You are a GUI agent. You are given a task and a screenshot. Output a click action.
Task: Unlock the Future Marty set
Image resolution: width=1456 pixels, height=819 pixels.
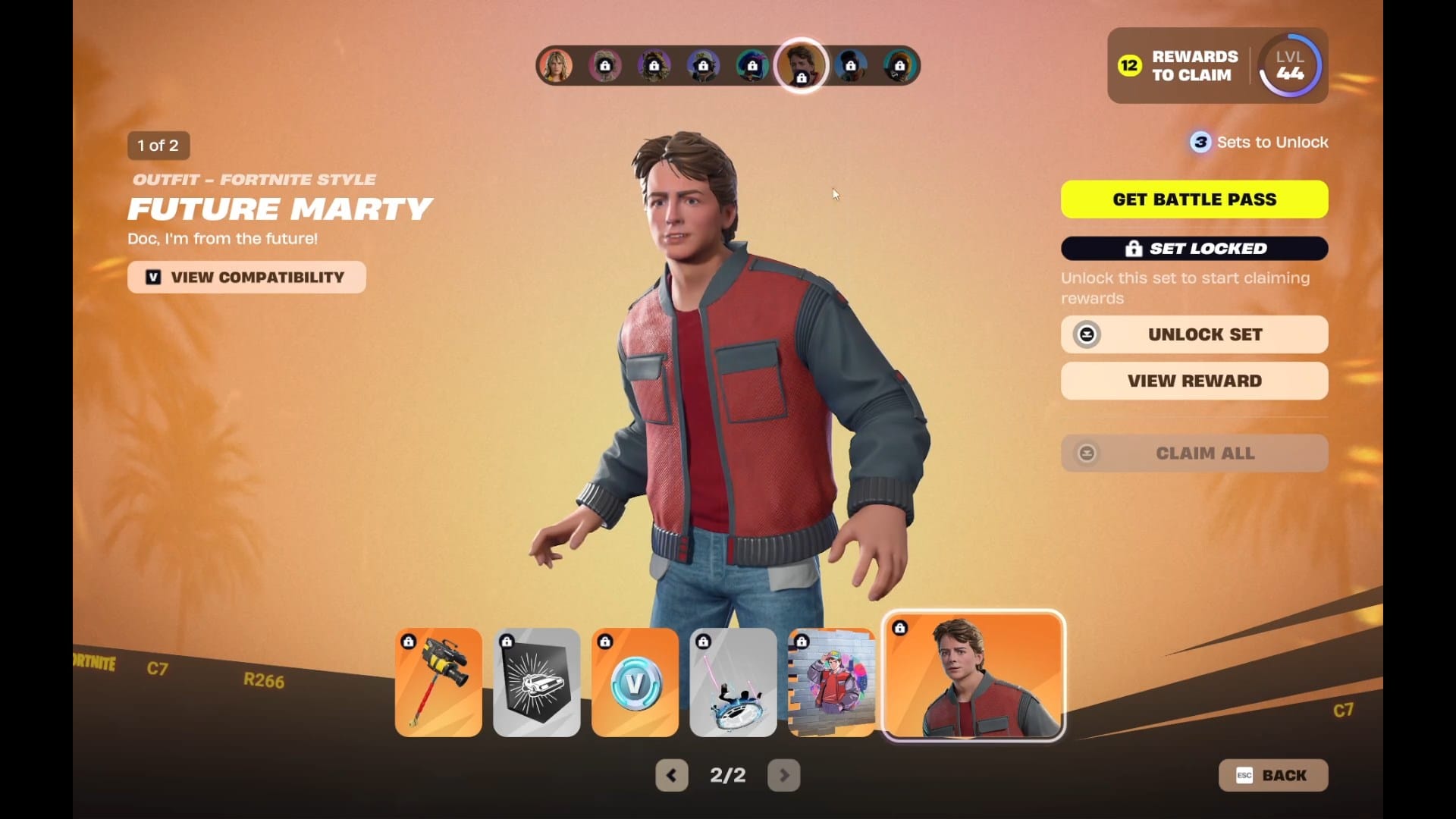(1194, 334)
